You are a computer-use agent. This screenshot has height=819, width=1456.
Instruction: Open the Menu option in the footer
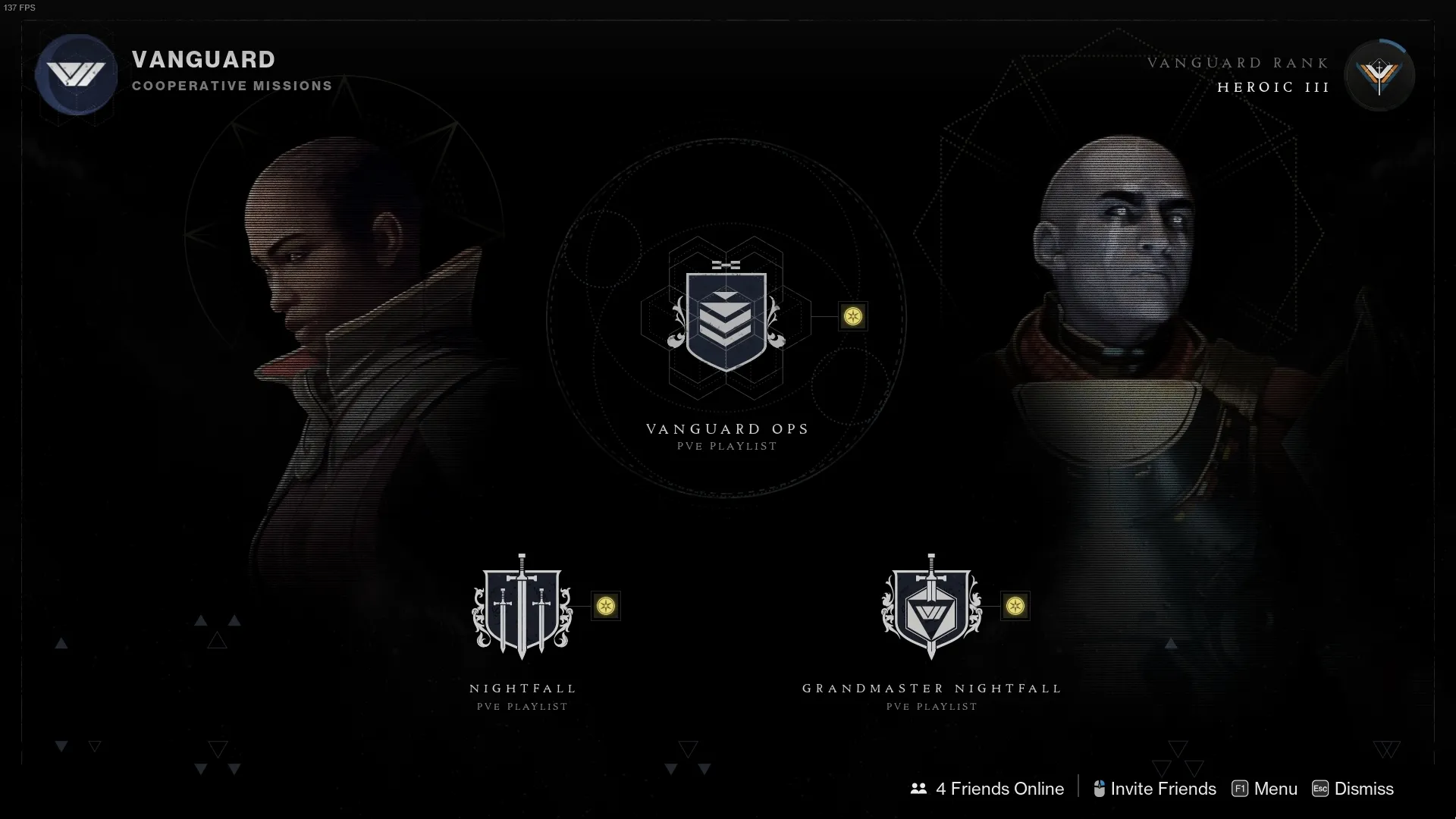click(1265, 789)
